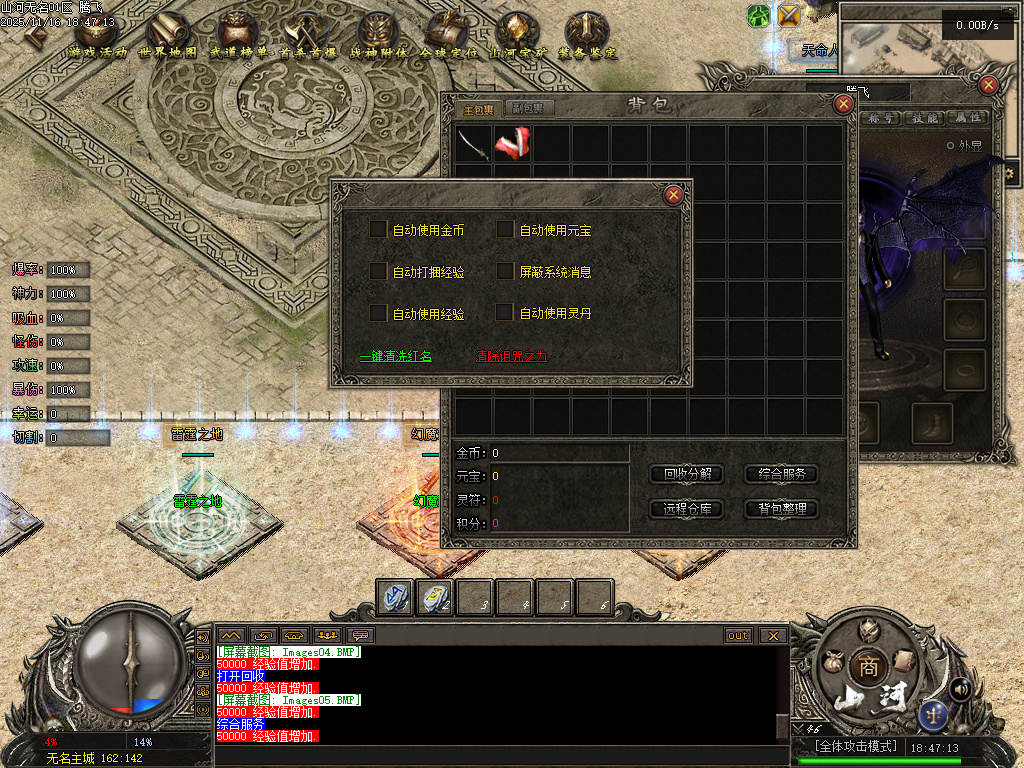Open the 世界地图 world map menu
The image size is (1024, 768).
click(x=167, y=33)
